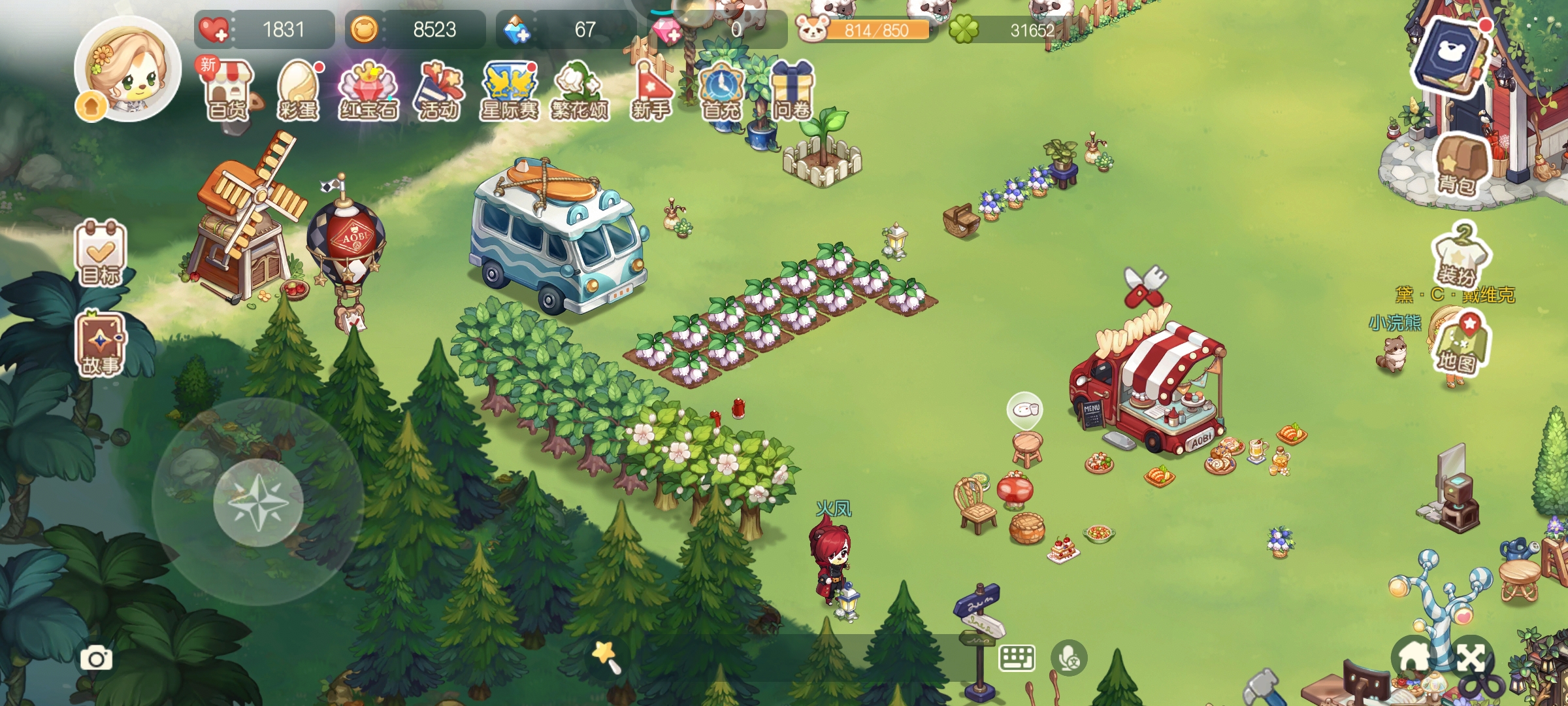The height and width of the screenshot is (706, 1568).
Task: Open the 彩蛋 egg event
Action: click(299, 90)
